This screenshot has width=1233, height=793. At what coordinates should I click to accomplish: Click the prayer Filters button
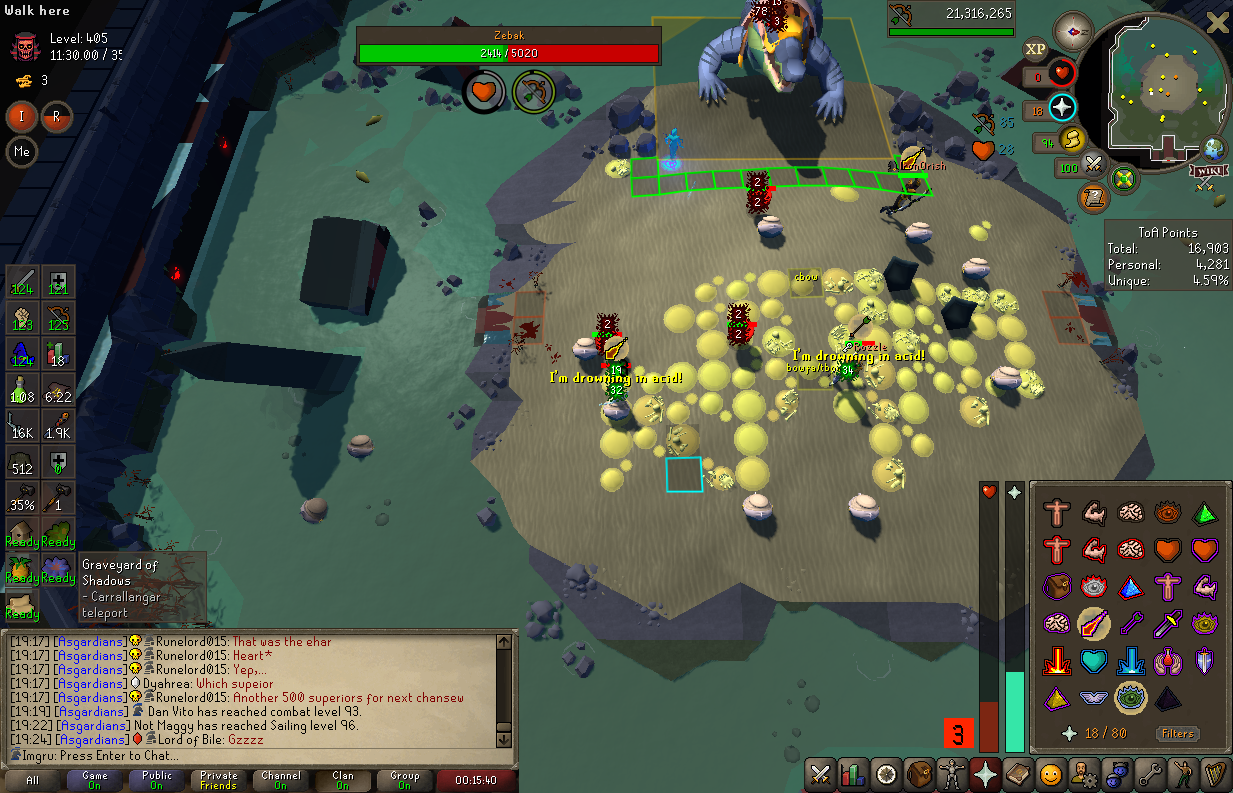pyautogui.click(x=1177, y=733)
